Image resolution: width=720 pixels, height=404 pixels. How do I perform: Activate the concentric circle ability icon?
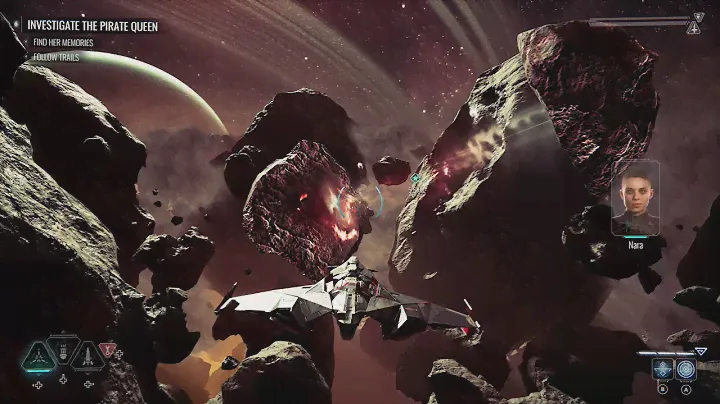point(685,368)
